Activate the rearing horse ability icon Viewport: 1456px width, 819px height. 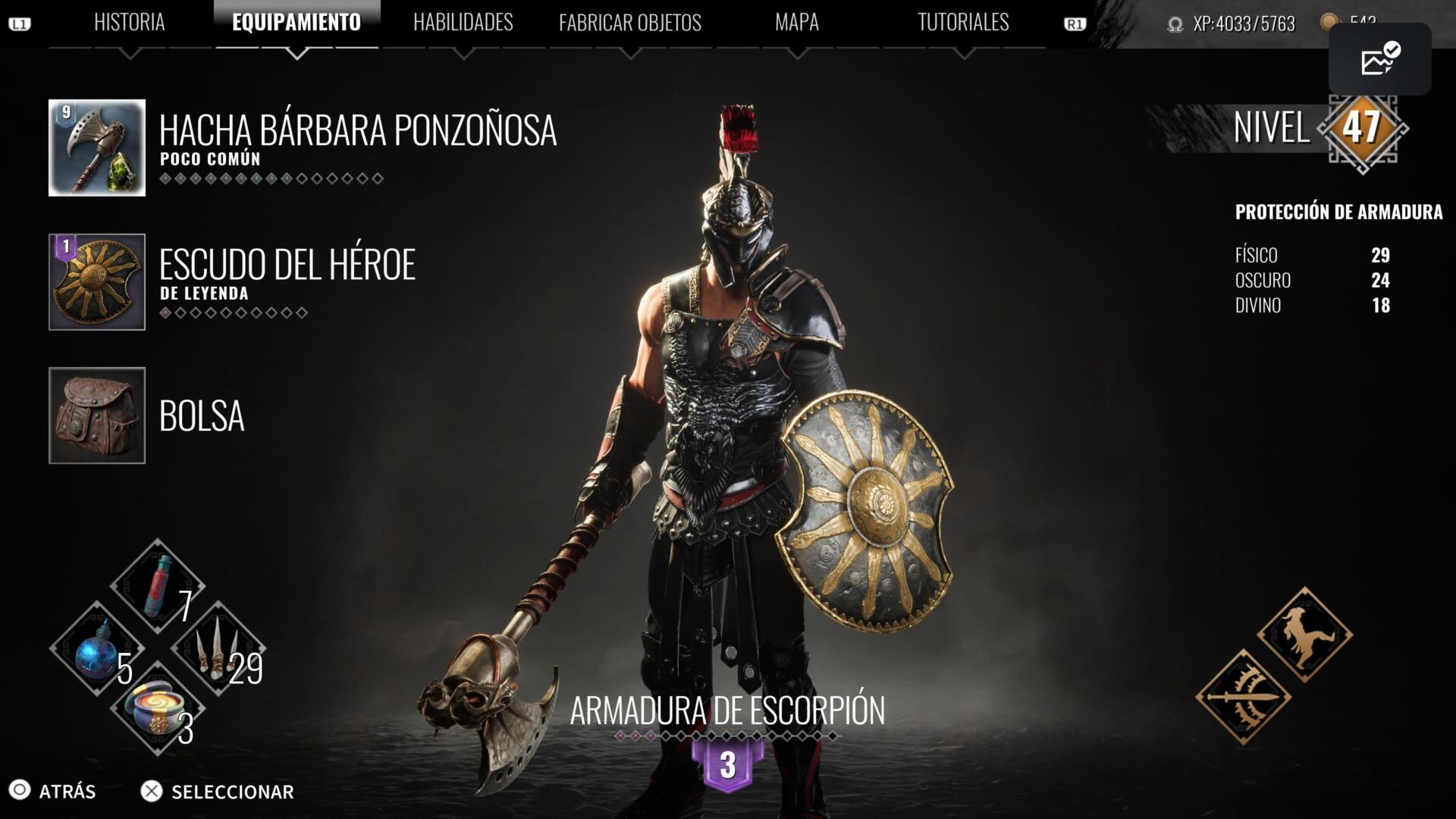(1304, 635)
